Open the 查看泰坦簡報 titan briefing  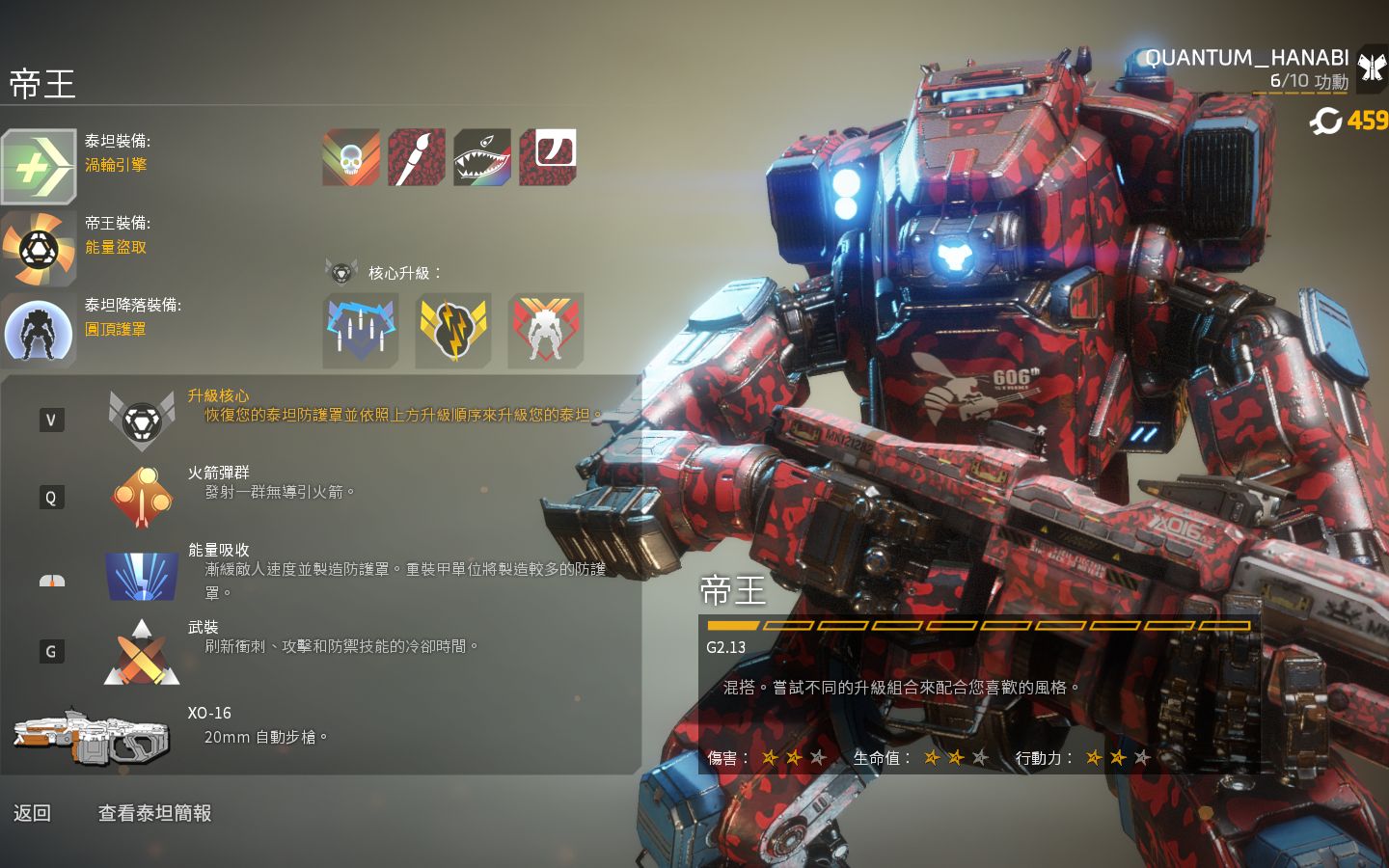pos(154,813)
